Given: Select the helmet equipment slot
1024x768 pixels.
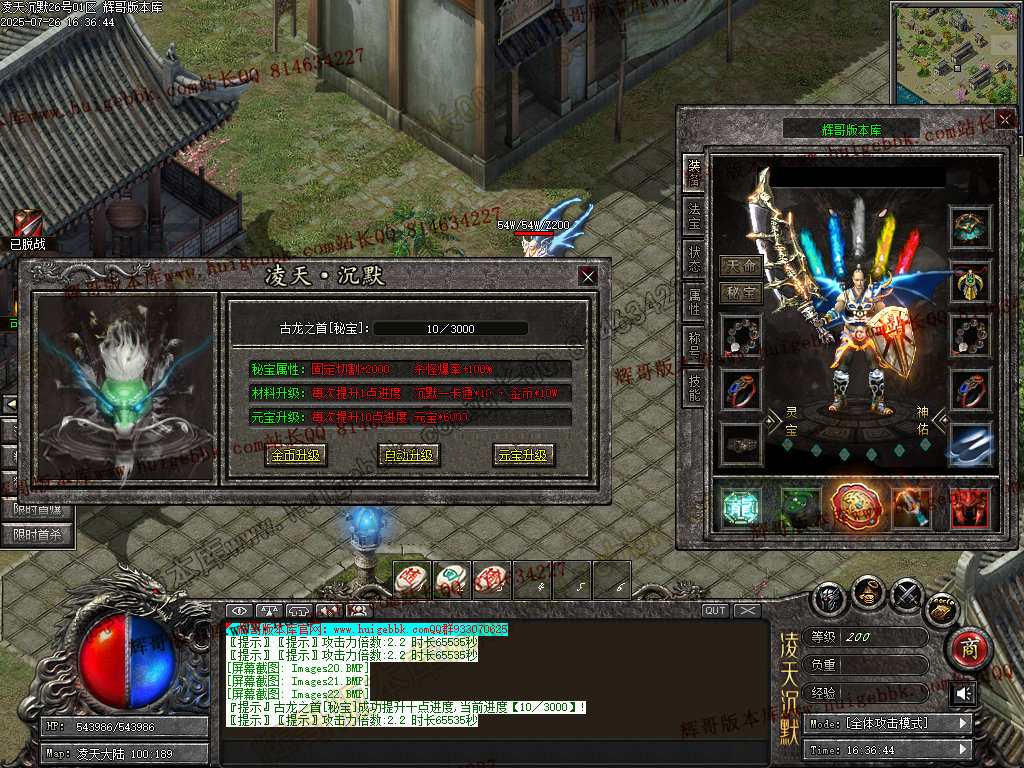Looking at the screenshot, I should point(969,227).
